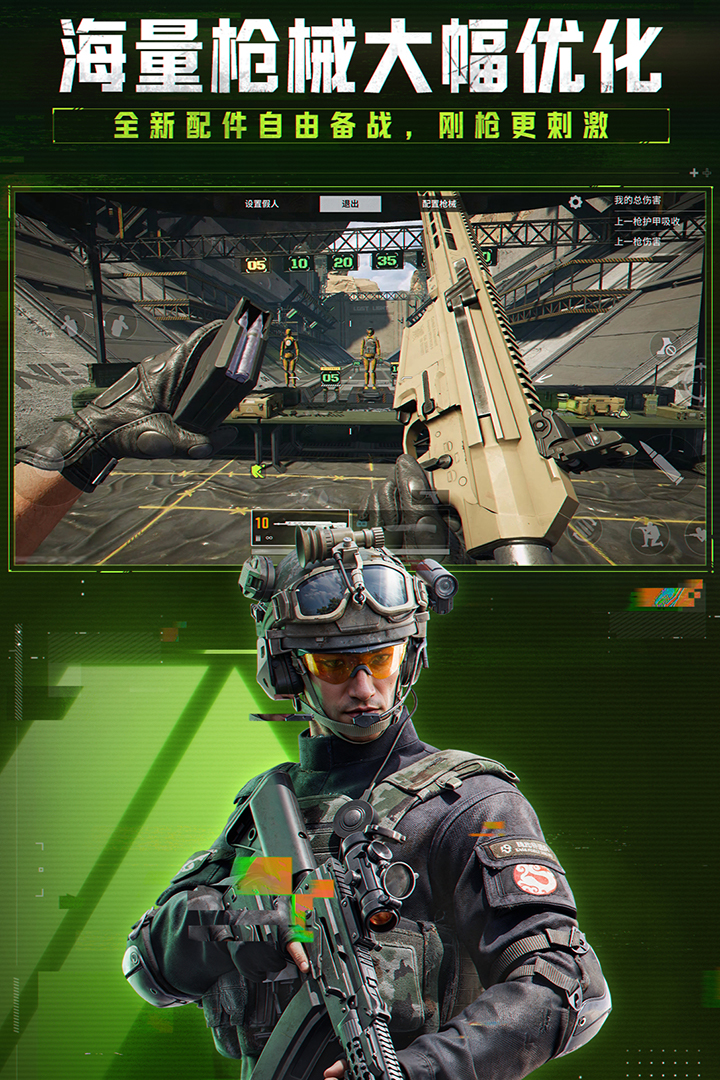Open the 配置枪械 weapon configuration
Image resolution: width=720 pixels, height=1080 pixels.
[439, 204]
